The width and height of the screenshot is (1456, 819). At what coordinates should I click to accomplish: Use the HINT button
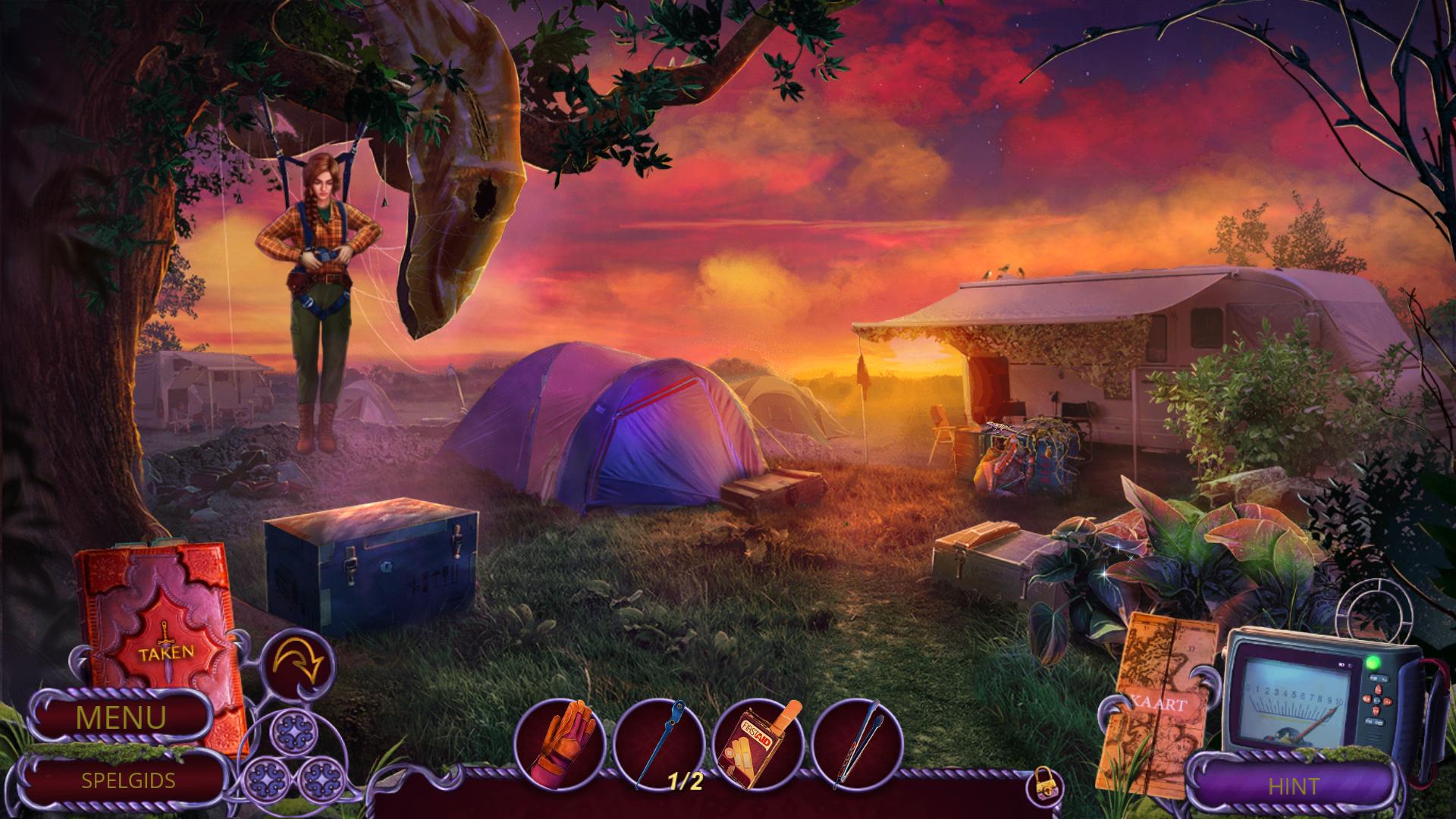point(1294,786)
